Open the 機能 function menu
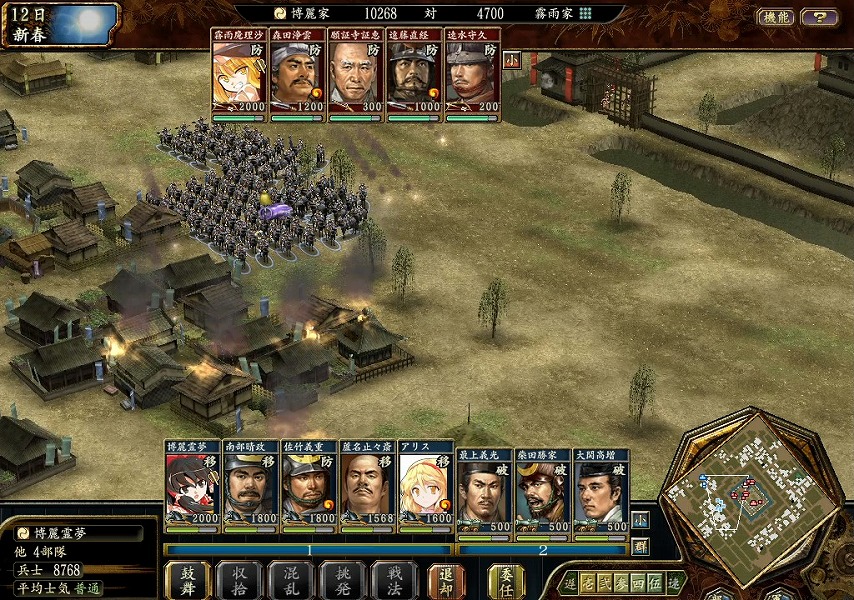This screenshot has height=600, width=854. (776, 17)
